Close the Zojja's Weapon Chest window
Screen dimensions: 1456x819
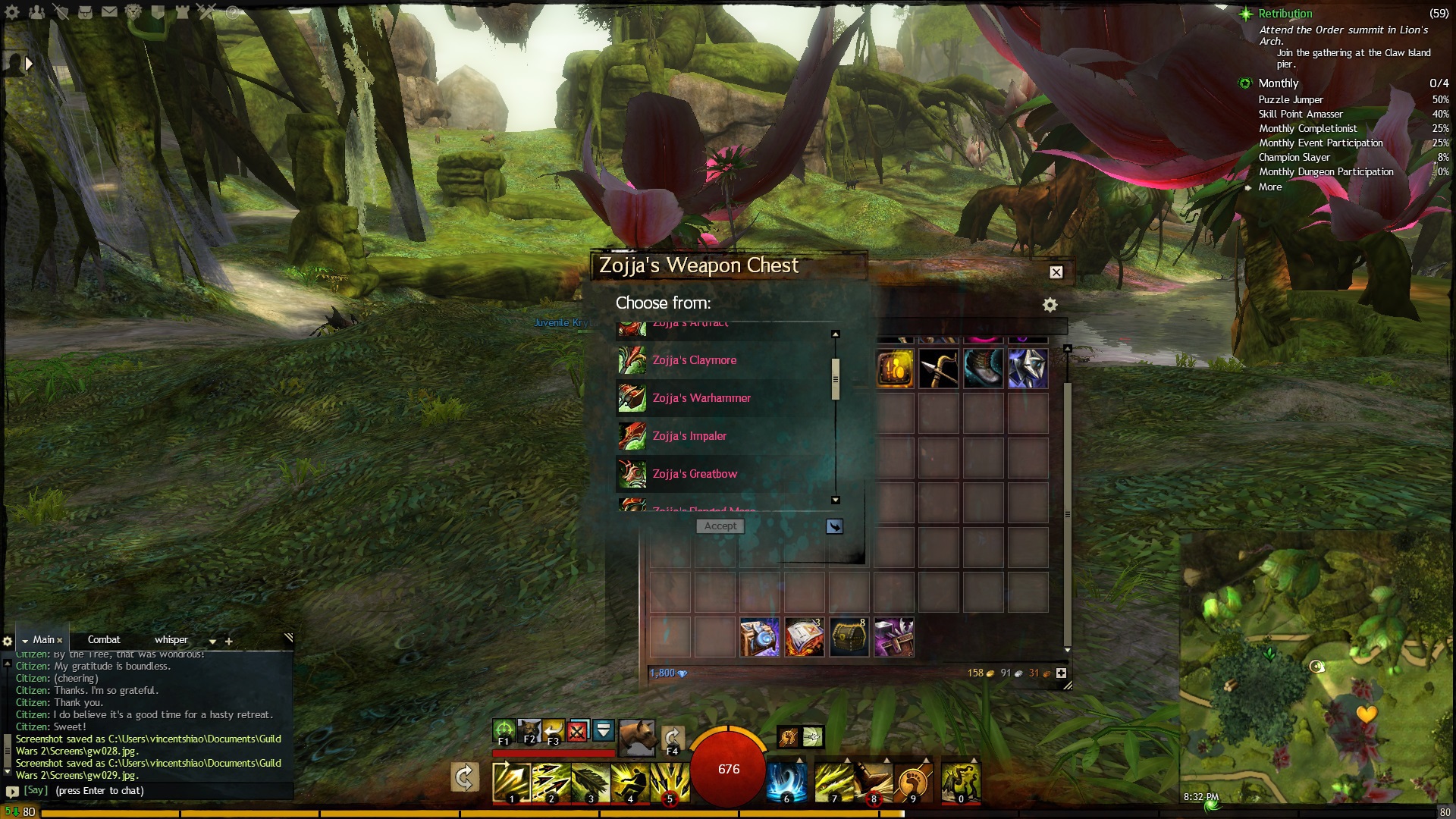click(x=1056, y=272)
